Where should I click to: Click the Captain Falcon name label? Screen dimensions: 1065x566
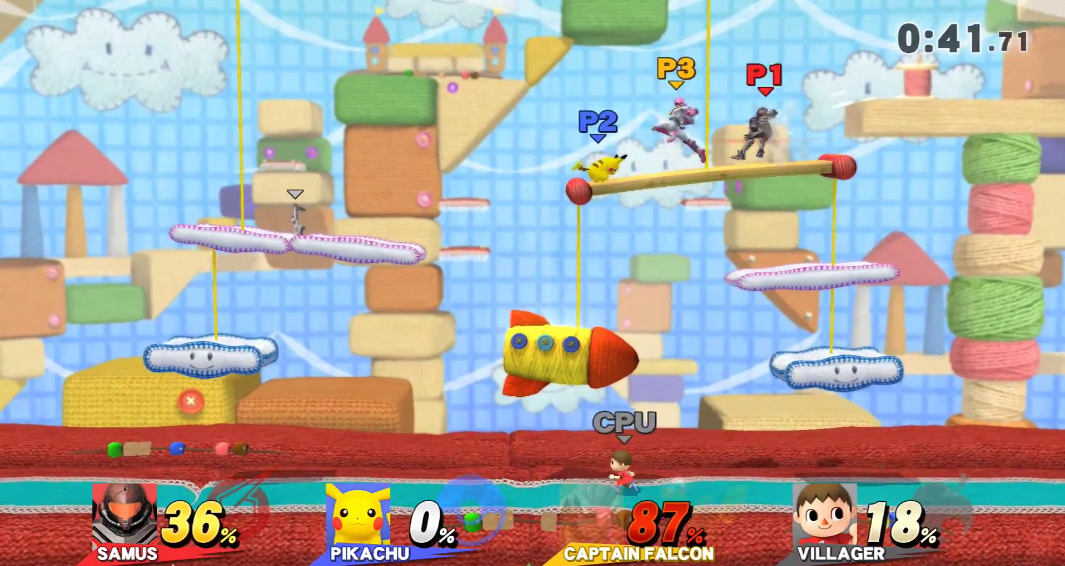point(639,553)
